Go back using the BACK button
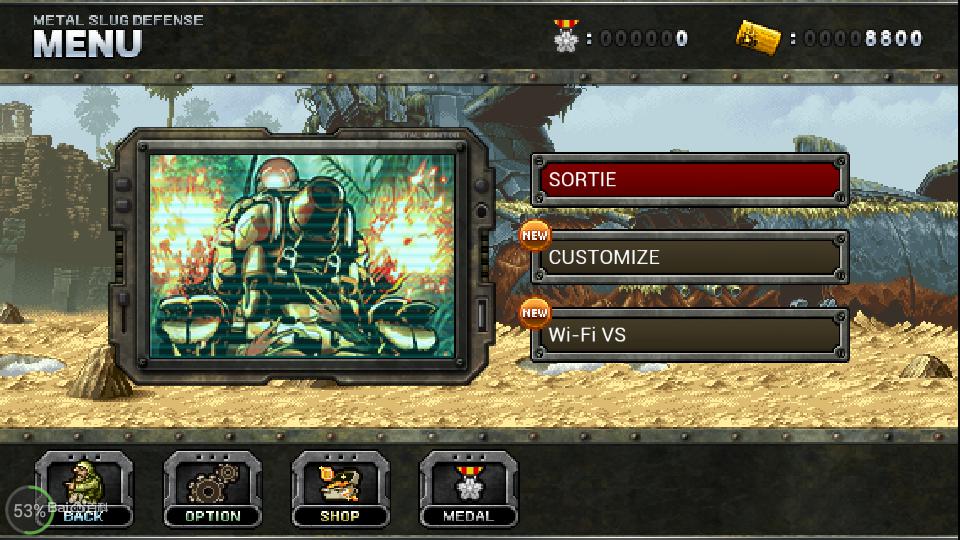960x540 pixels. point(84,489)
